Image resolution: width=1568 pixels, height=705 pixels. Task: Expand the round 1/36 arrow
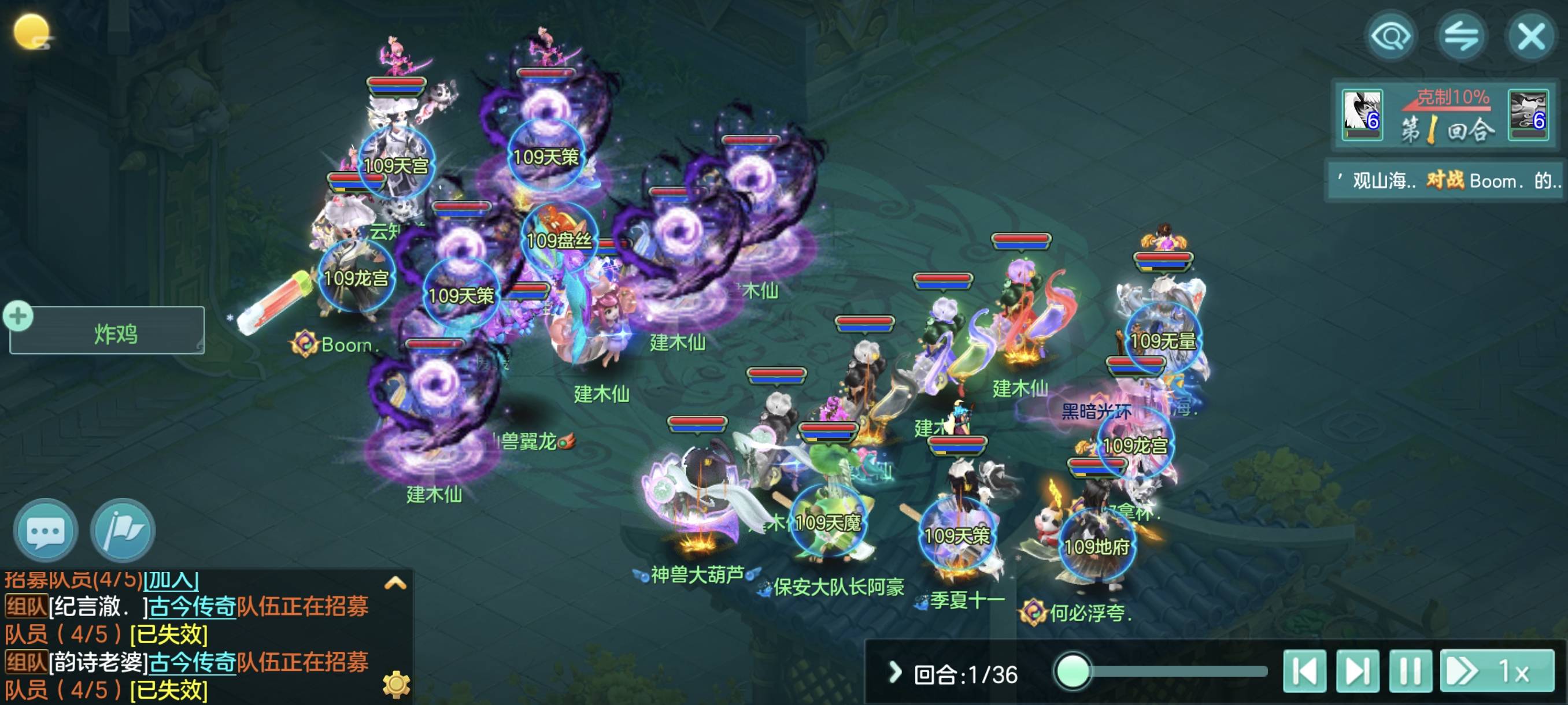[x=894, y=672]
